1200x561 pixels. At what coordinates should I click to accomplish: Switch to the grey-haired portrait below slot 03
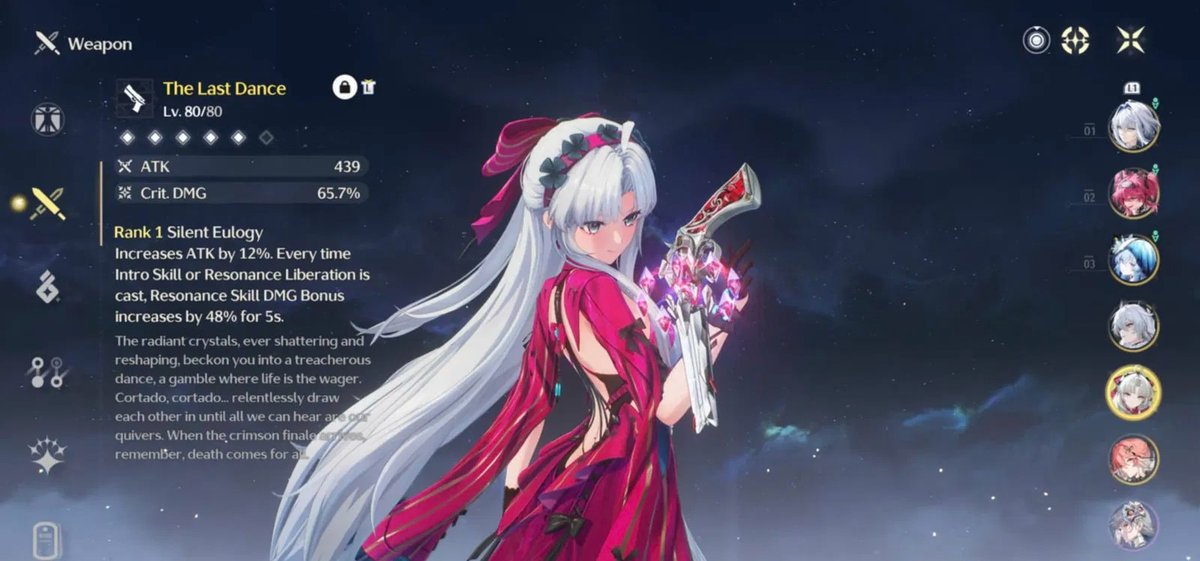(1134, 326)
